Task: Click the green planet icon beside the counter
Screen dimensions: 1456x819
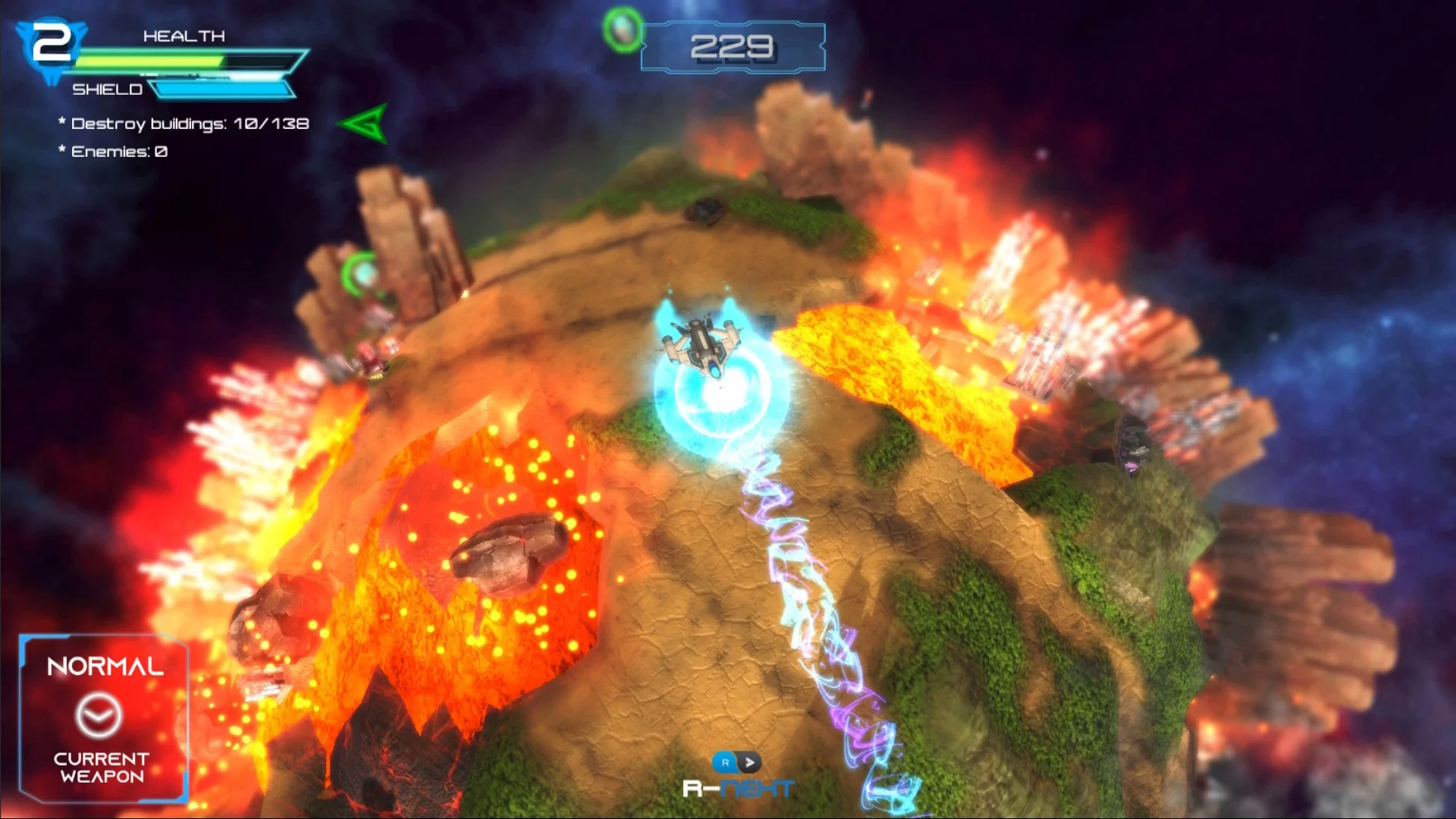Action: [x=623, y=30]
